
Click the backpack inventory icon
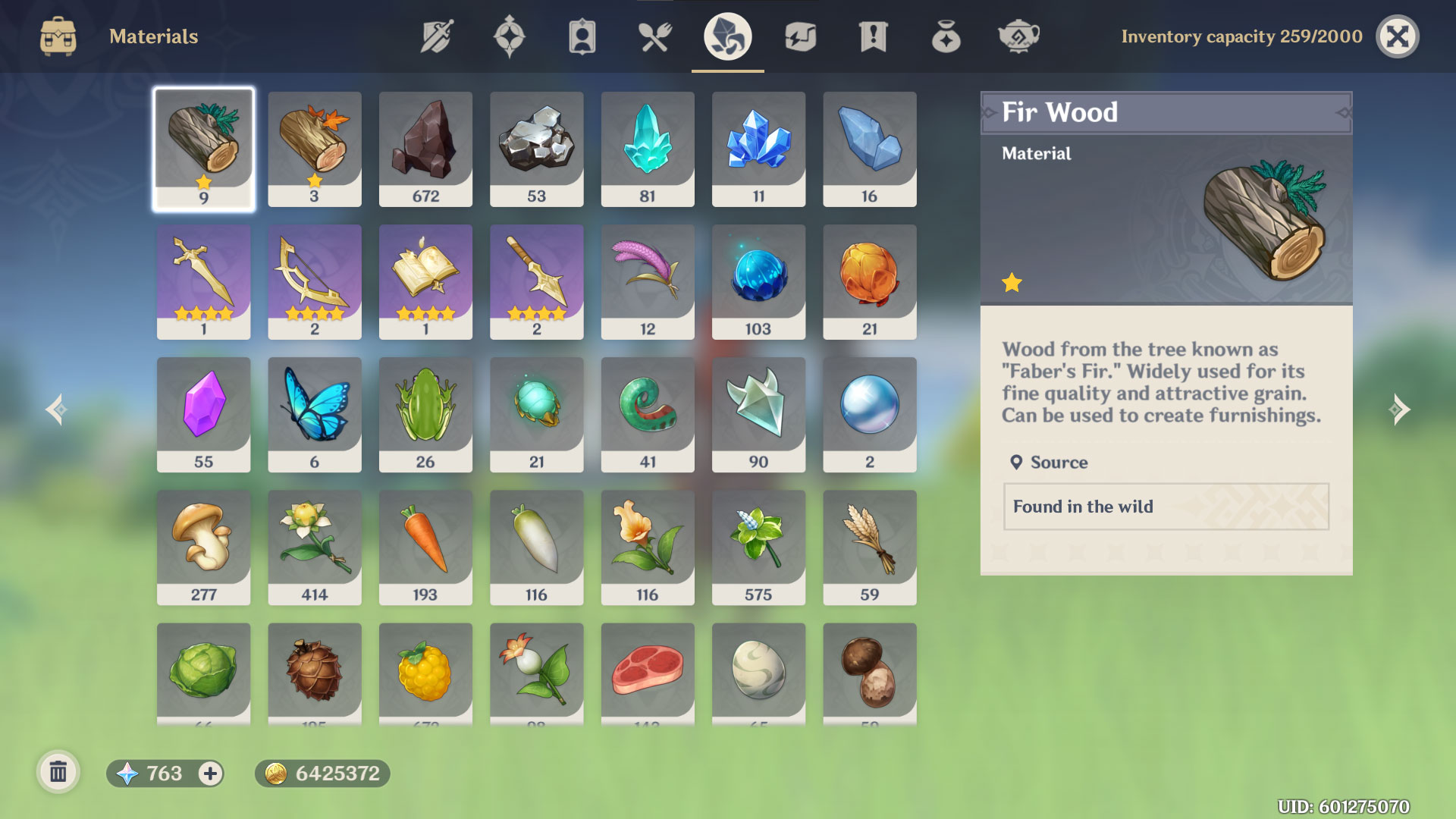(57, 36)
